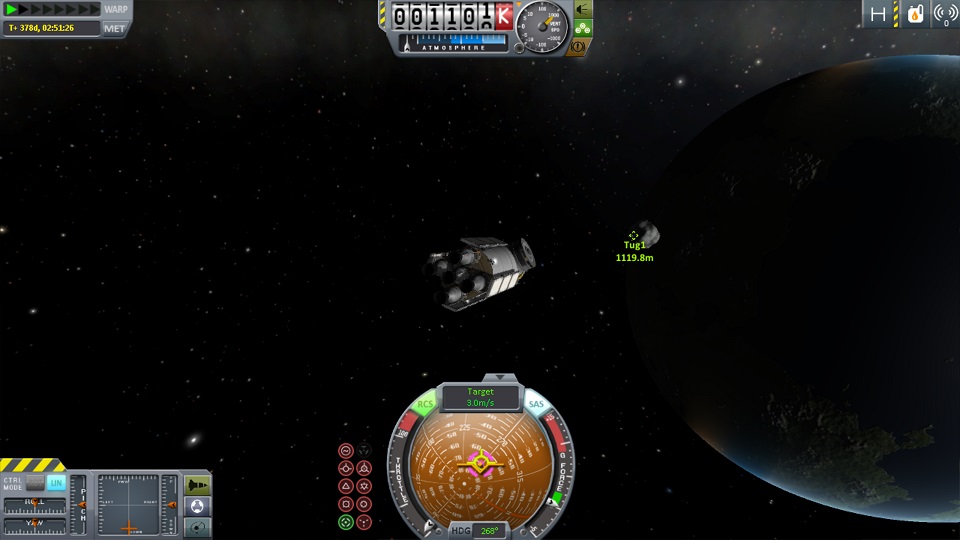Toggle the RCS indicator on the navball
This screenshot has height=540, width=960.
point(426,405)
